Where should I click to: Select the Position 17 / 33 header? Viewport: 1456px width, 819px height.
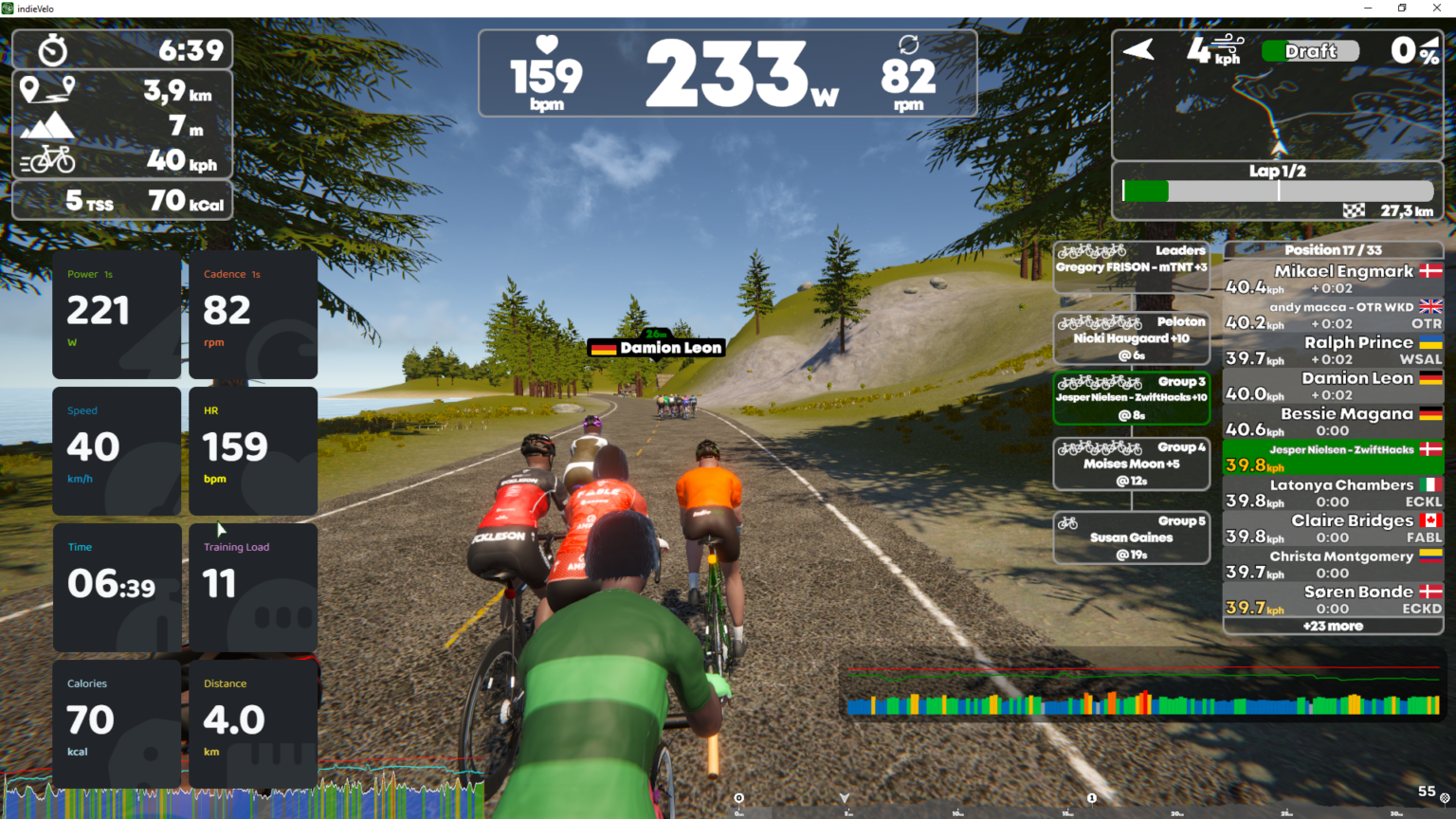click(x=1332, y=249)
